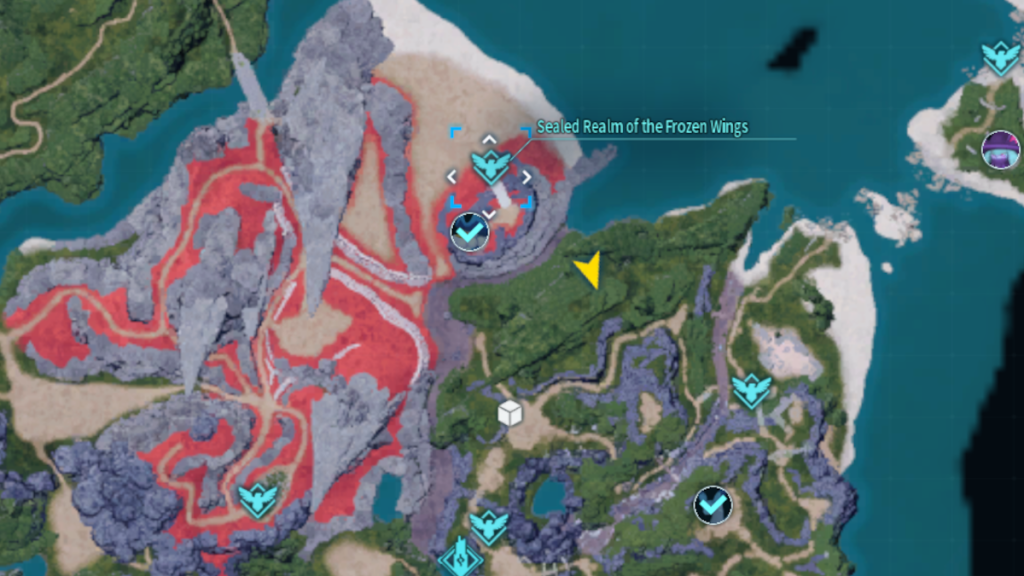Click the checkmark marker beneath the Sealed Realm icon

469,232
